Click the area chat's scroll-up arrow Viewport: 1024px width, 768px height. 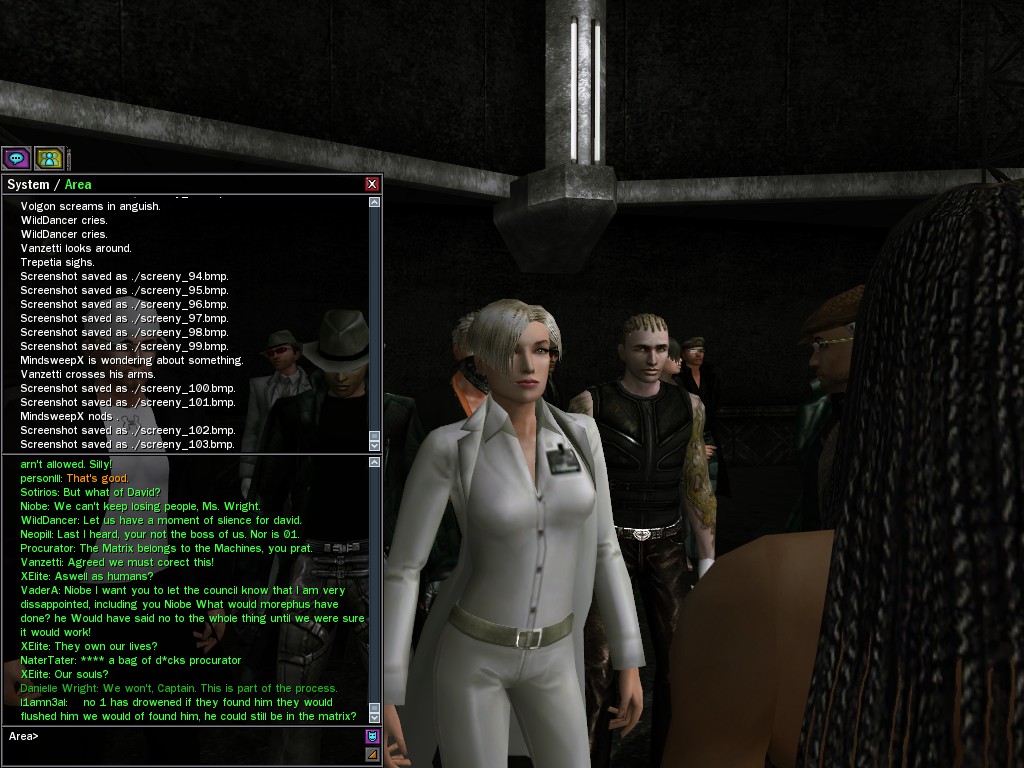point(375,462)
